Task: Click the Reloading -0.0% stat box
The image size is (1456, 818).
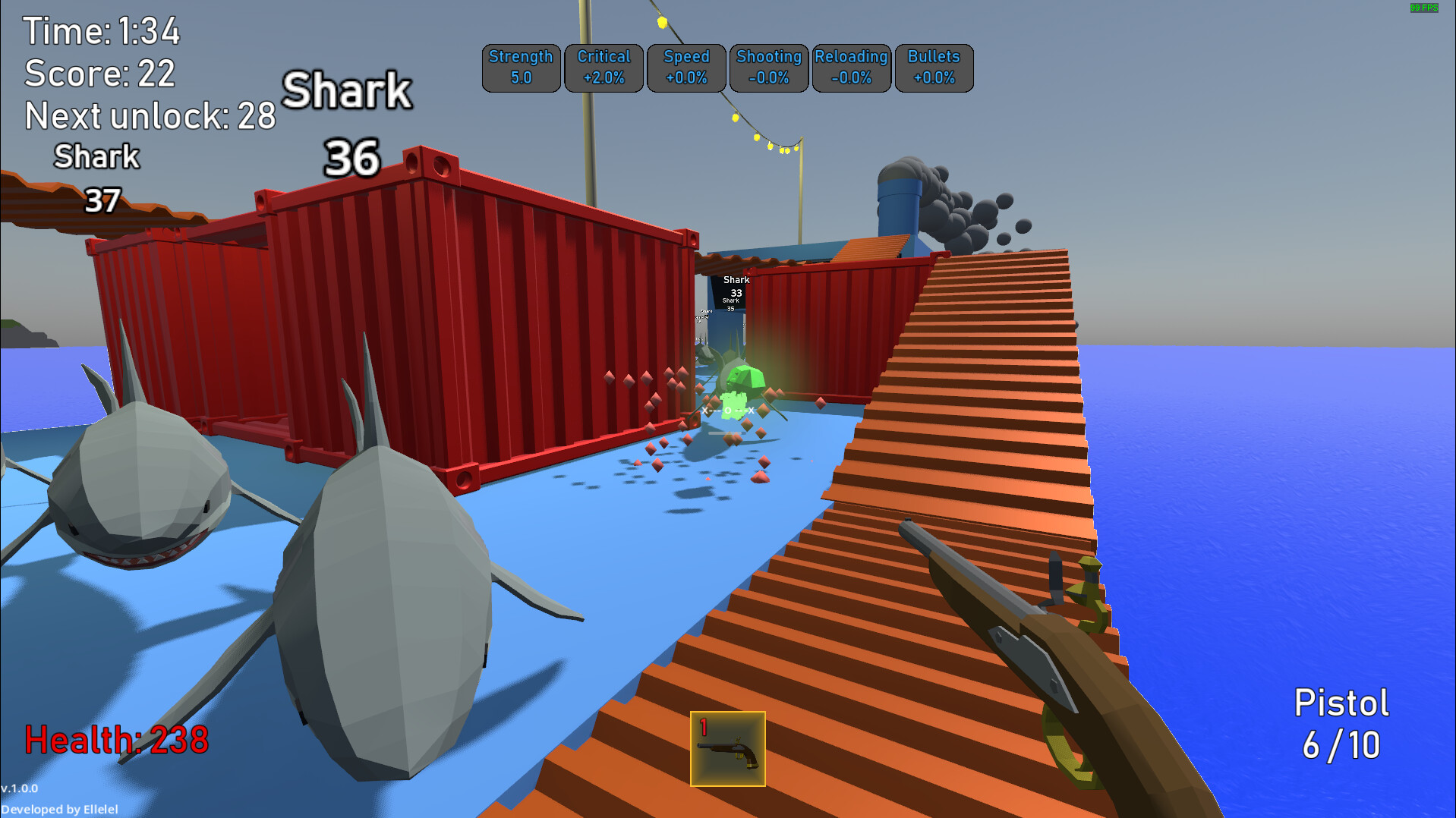Action: coord(851,68)
